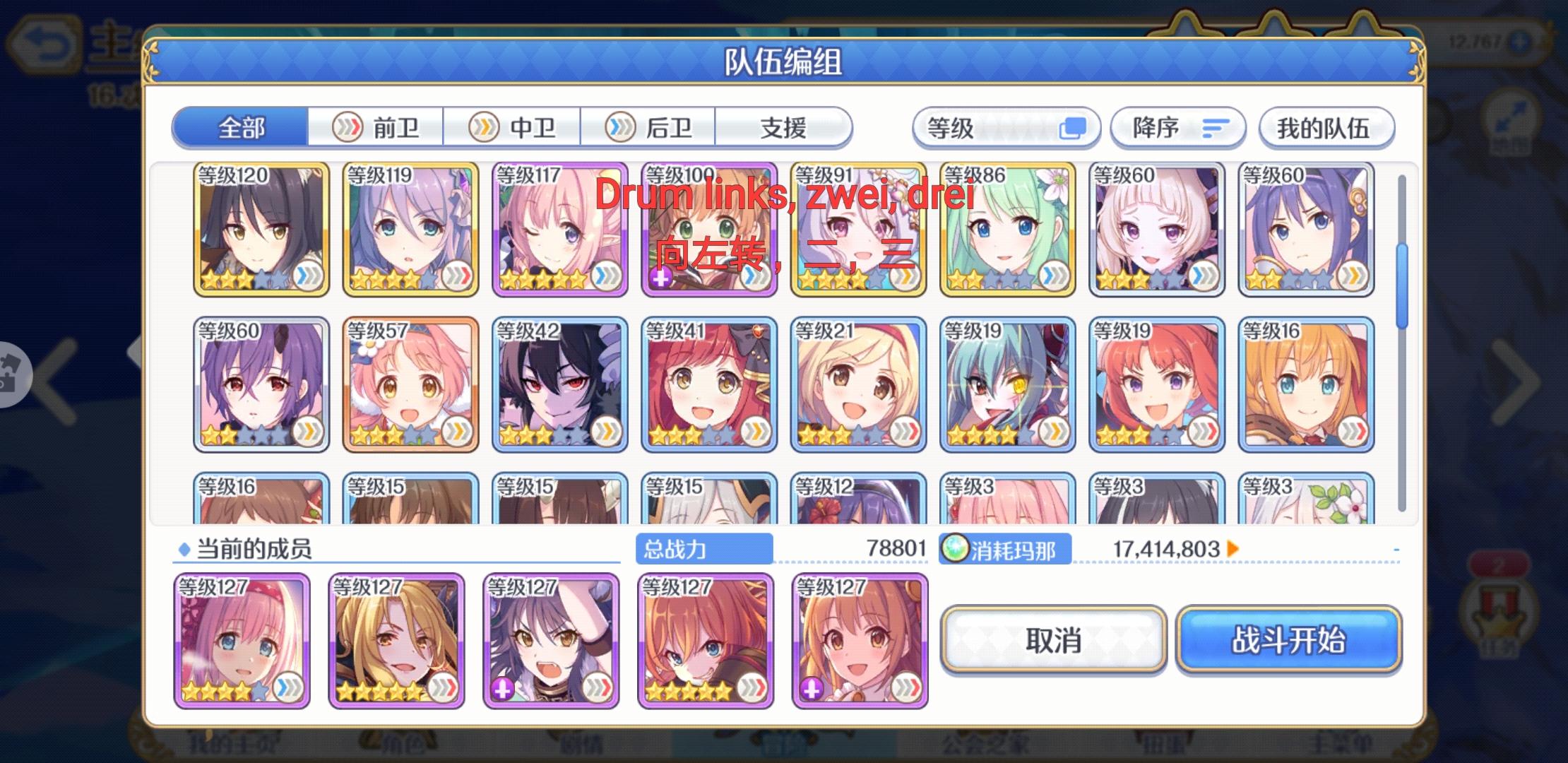Select the level 120 character card
Image resolution: width=1568 pixels, height=763 pixels.
pos(261,230)
